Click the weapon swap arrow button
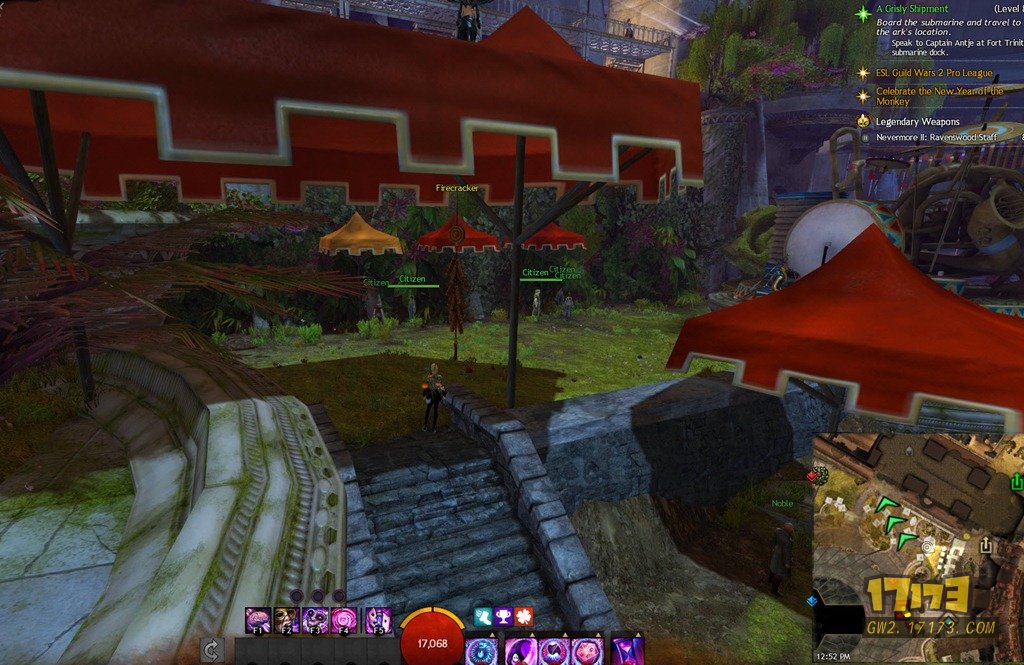 (x=212, y=651)
